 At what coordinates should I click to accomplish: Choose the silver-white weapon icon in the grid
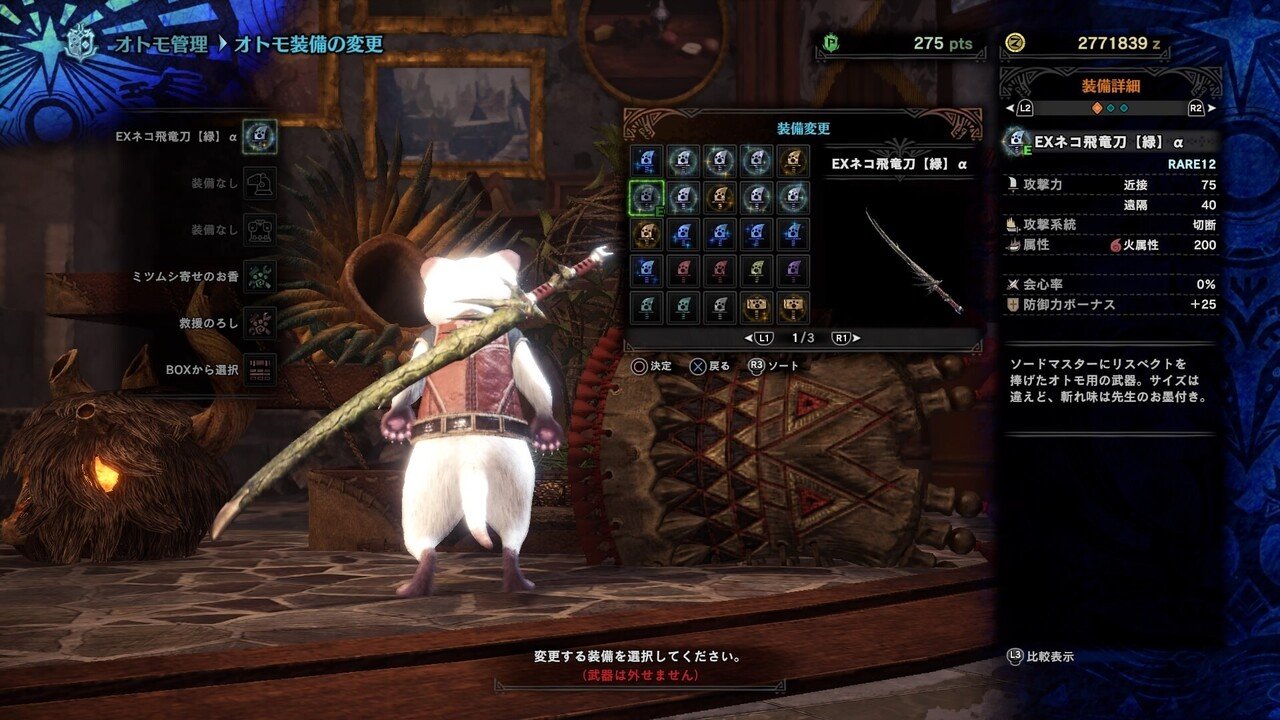[x=720, y=308]
